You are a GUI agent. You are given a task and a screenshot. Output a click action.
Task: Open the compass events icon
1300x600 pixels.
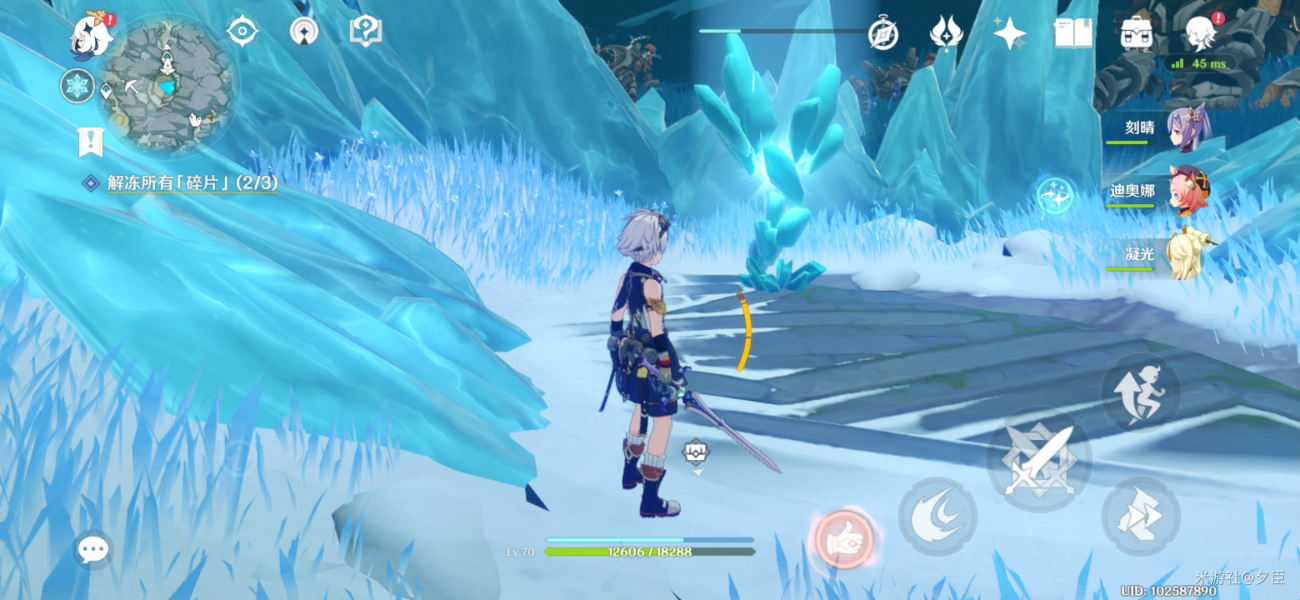point(883,33)
